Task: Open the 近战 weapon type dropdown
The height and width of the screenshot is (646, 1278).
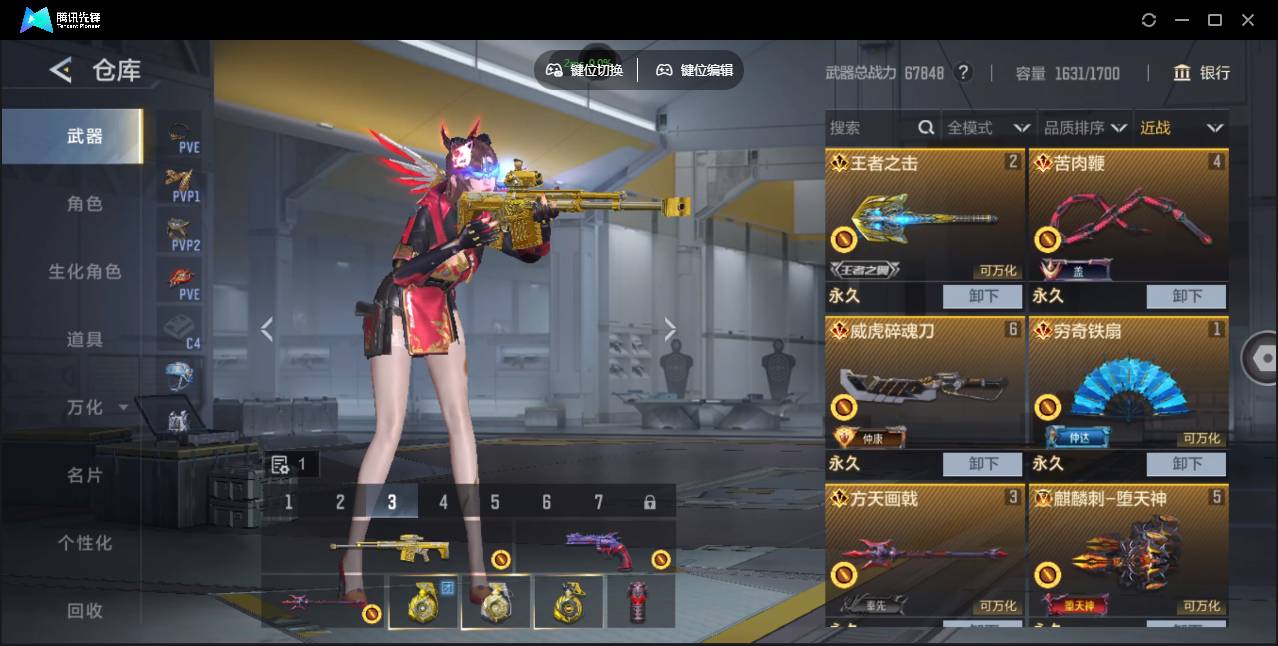Action: click(1181, 128)
